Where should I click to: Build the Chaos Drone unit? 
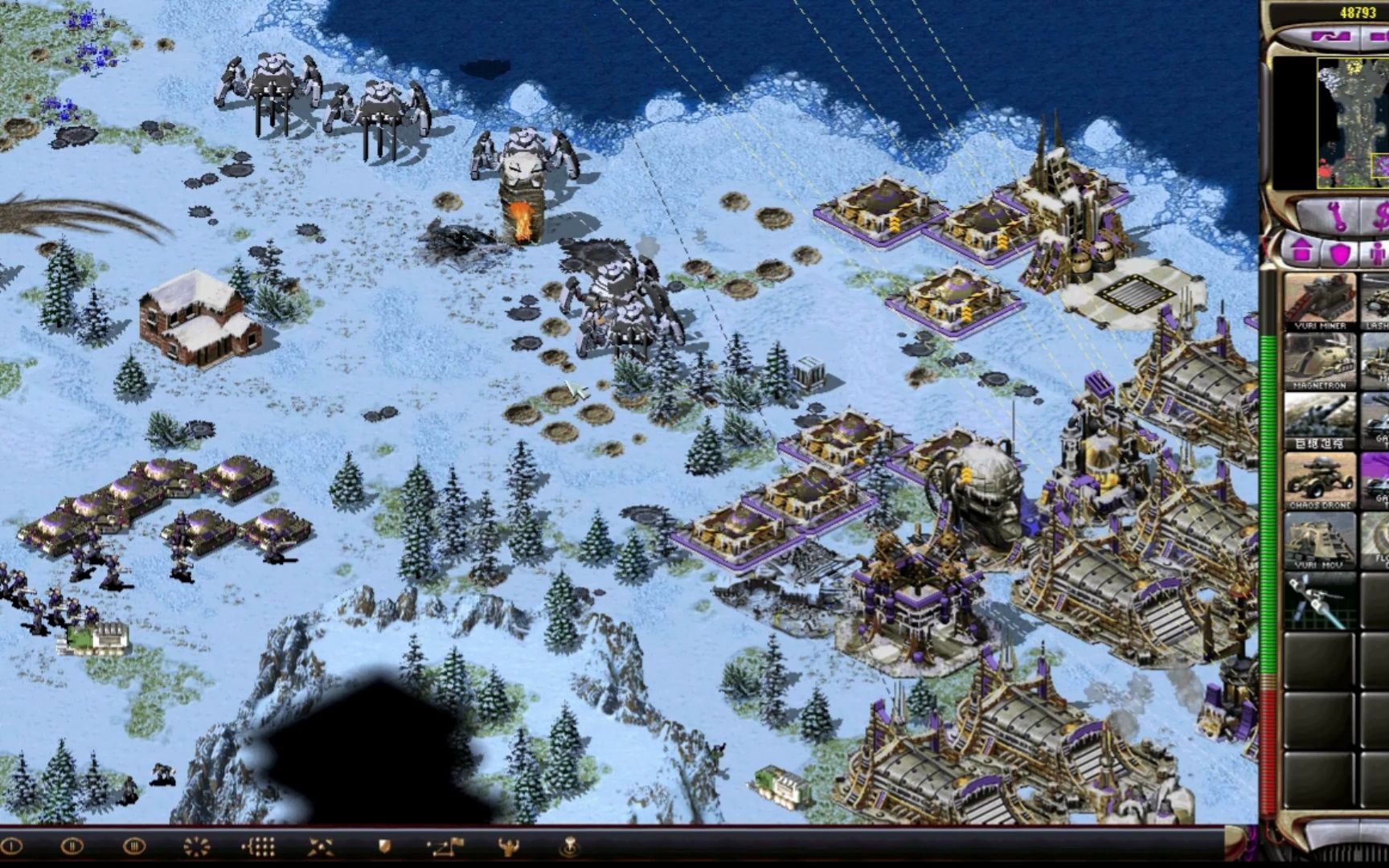click(x=1319, y=481)
